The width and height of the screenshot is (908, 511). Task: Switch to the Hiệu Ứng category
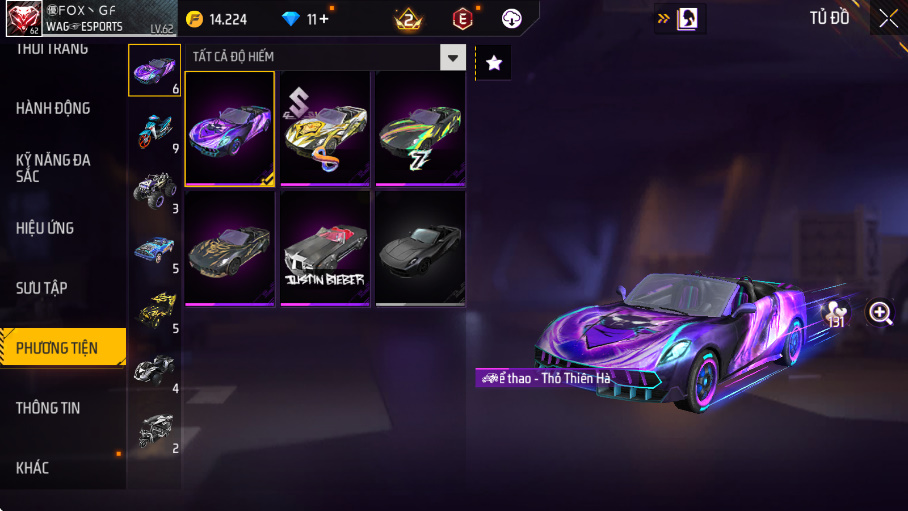(45, 228)
